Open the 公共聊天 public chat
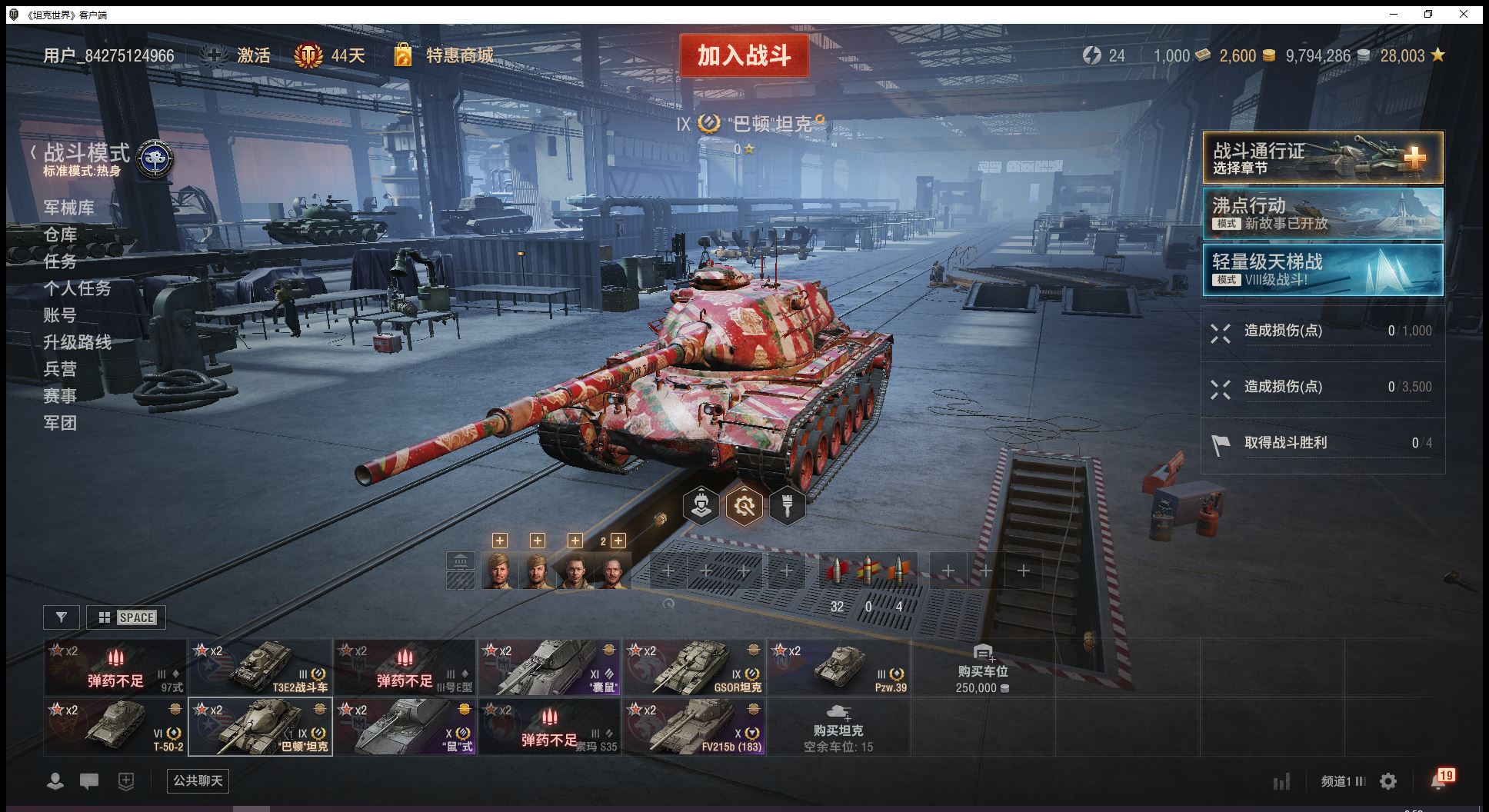 [x=198, y=780]
